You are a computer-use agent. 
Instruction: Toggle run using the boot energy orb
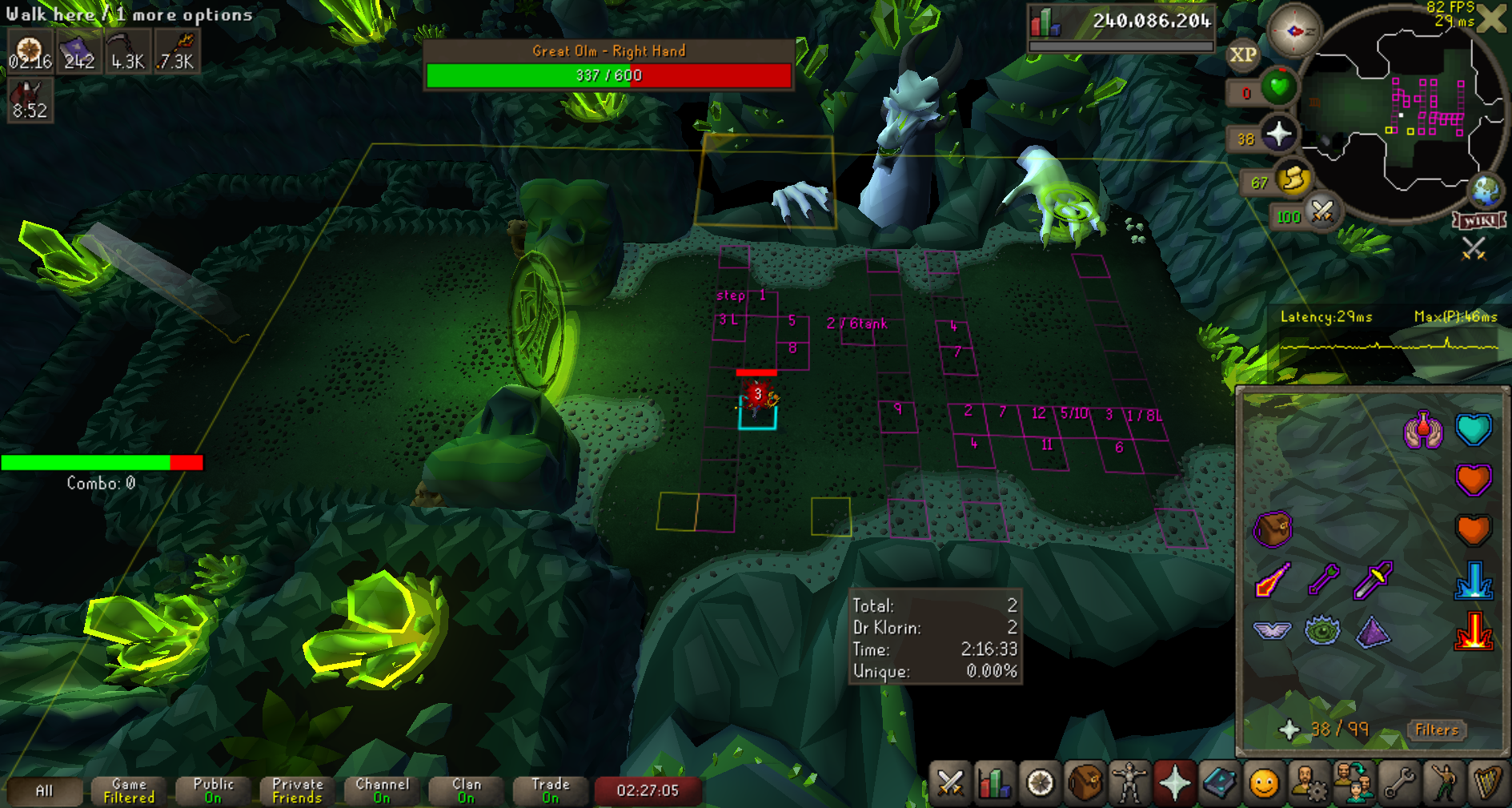coord(1292,179)
